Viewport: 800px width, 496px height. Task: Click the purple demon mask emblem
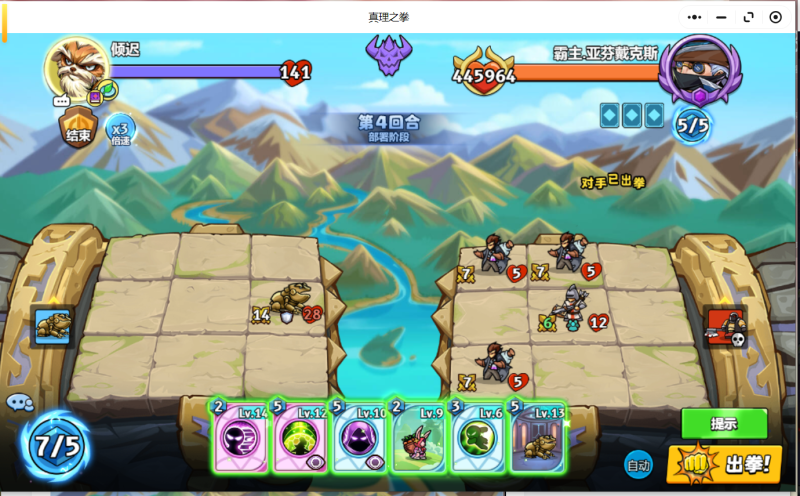point(389,55)
